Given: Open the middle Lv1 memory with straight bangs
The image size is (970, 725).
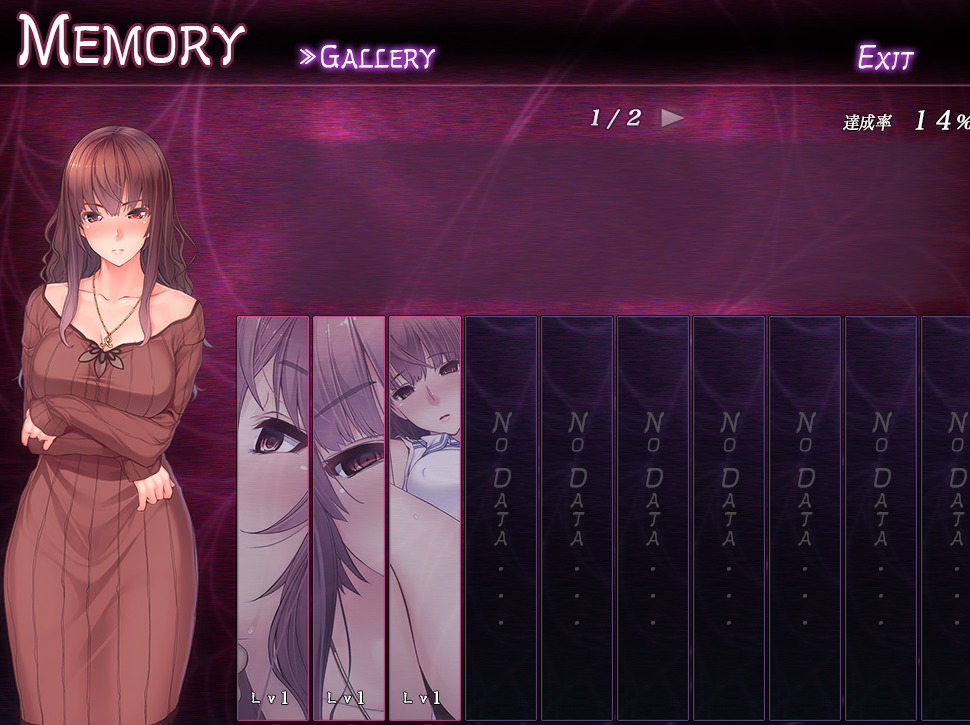Looking at the screenshot, I should click(349, 517).
